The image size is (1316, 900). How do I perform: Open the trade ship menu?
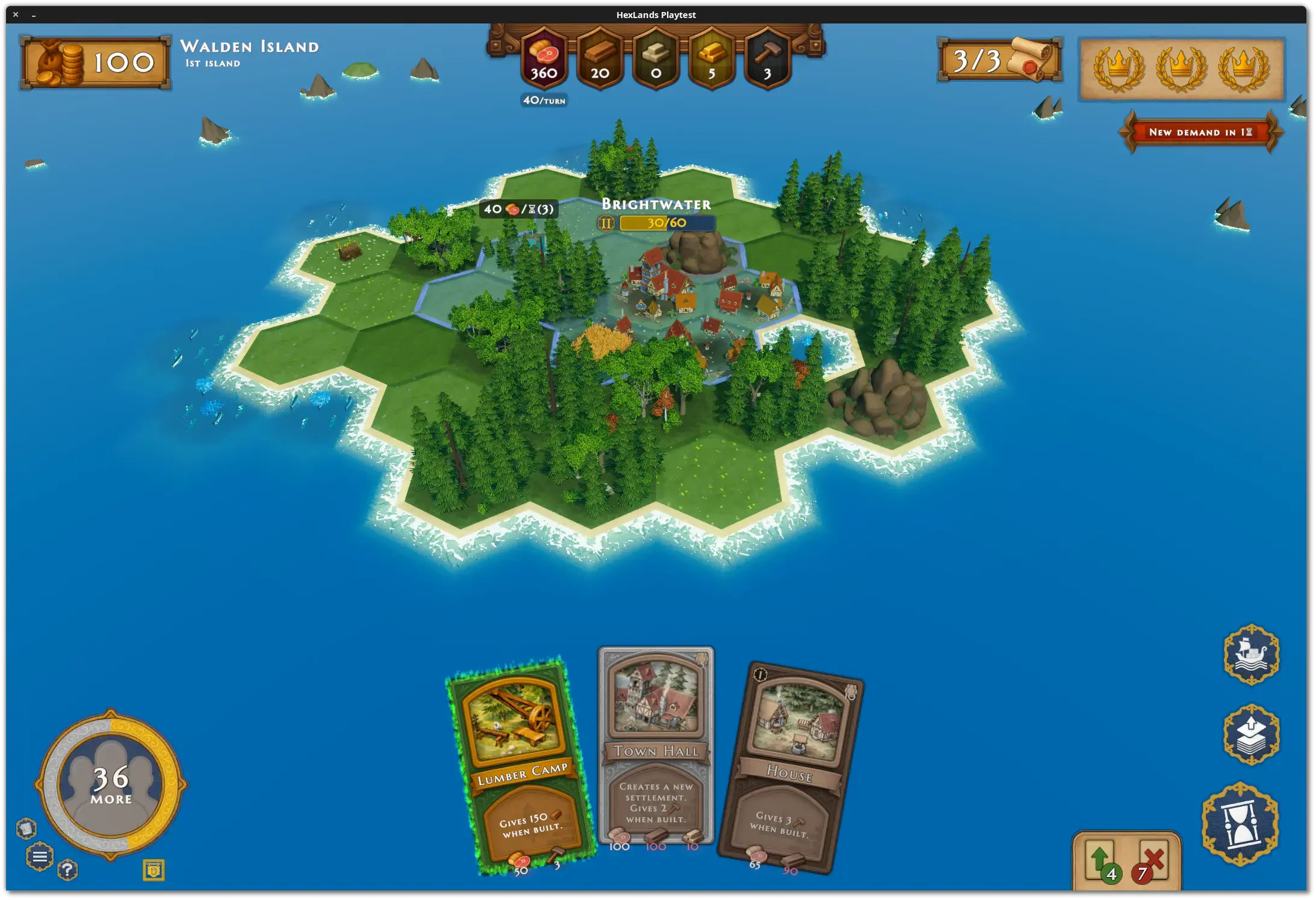click(x=1252, y=654)
